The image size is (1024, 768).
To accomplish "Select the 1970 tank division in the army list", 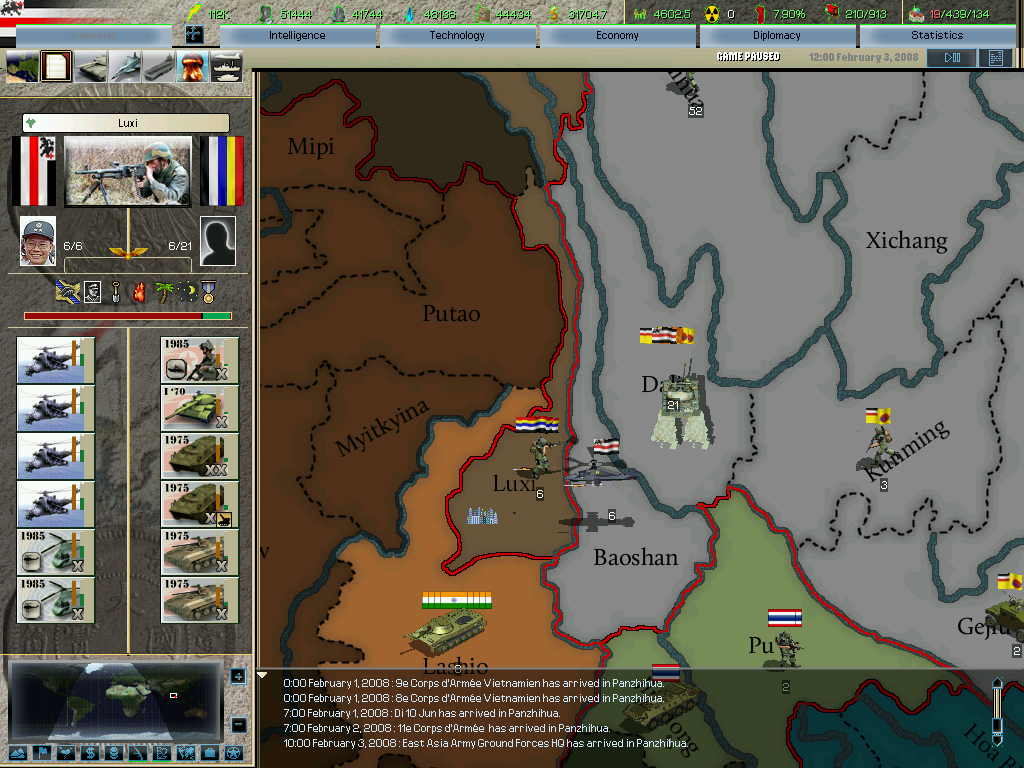I will [200, 409].
